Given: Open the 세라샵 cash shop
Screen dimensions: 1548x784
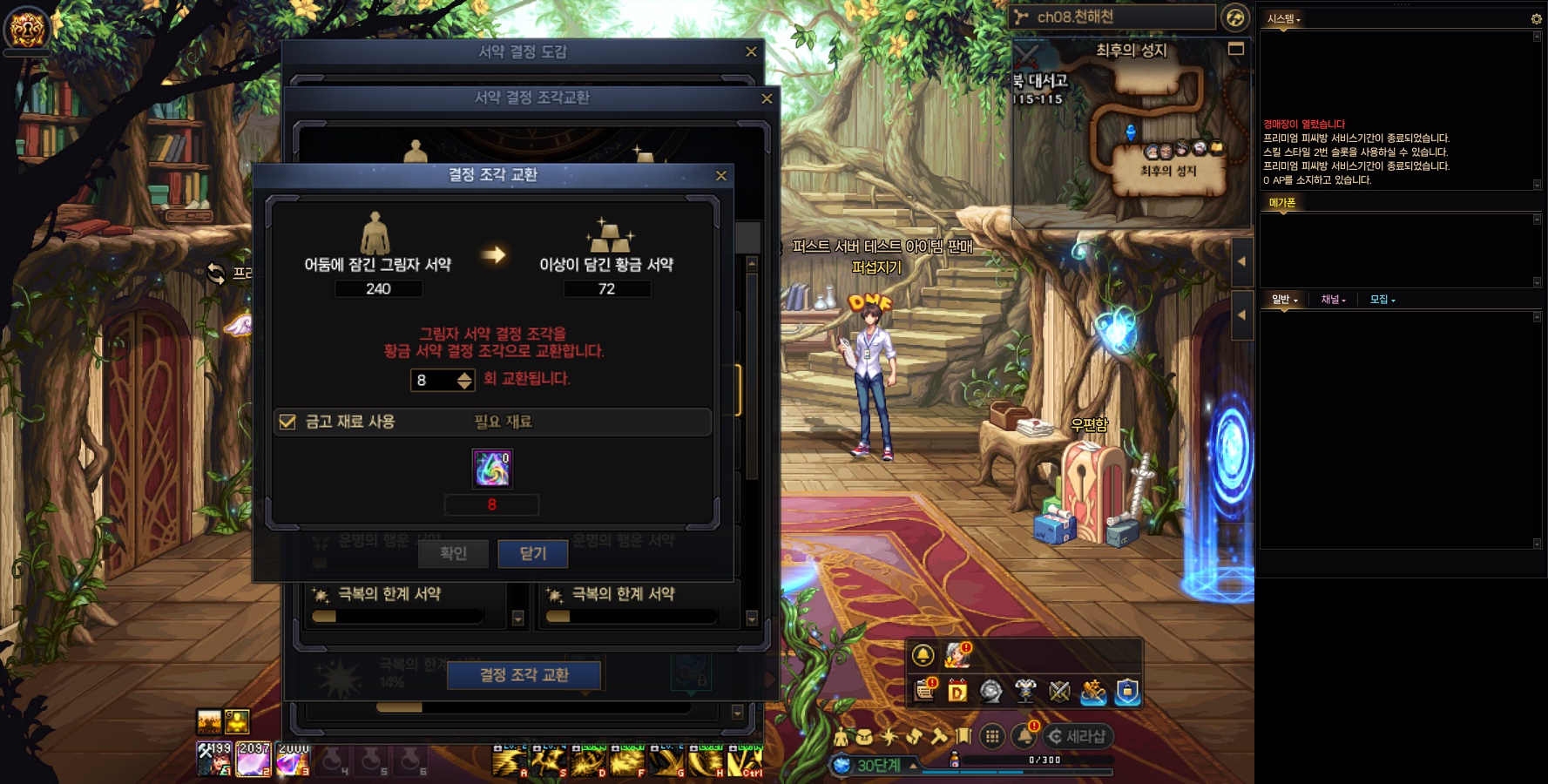Looking at the screenshot, I should coord(1078,737).
